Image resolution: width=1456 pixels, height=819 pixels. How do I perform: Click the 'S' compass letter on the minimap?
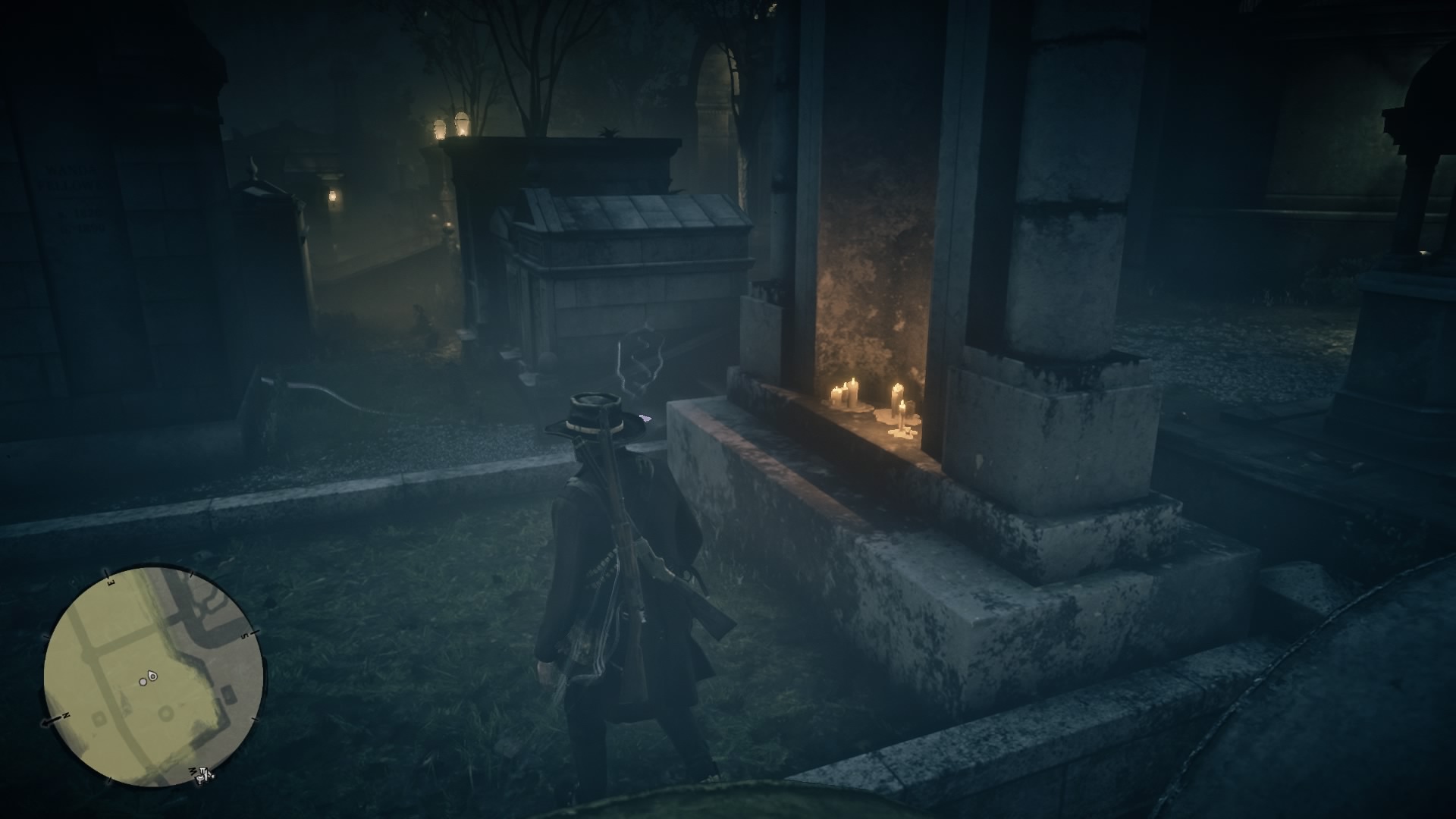(x=243, y=637)
